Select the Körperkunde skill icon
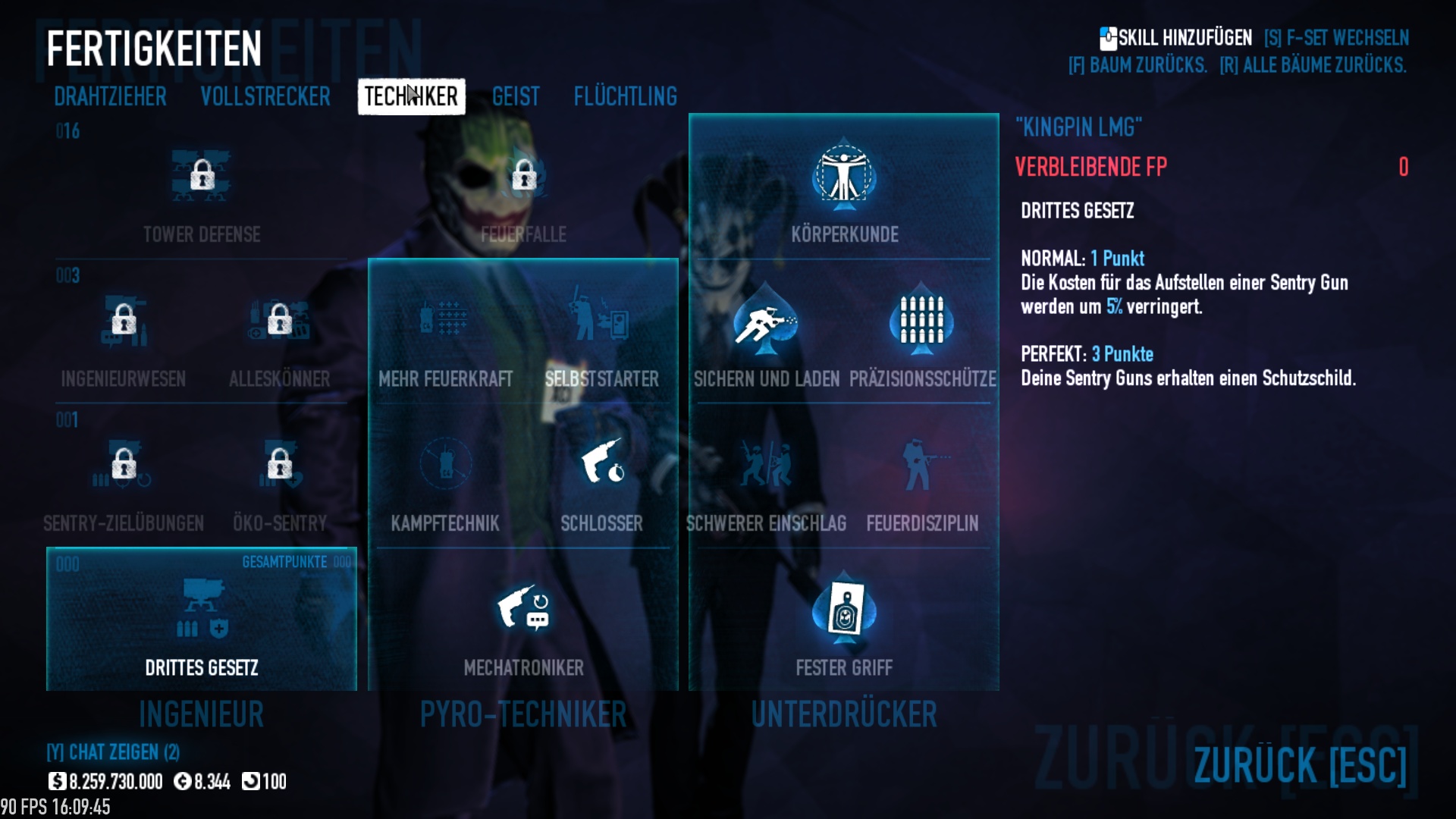1456x819 pixels. point(844,176)
